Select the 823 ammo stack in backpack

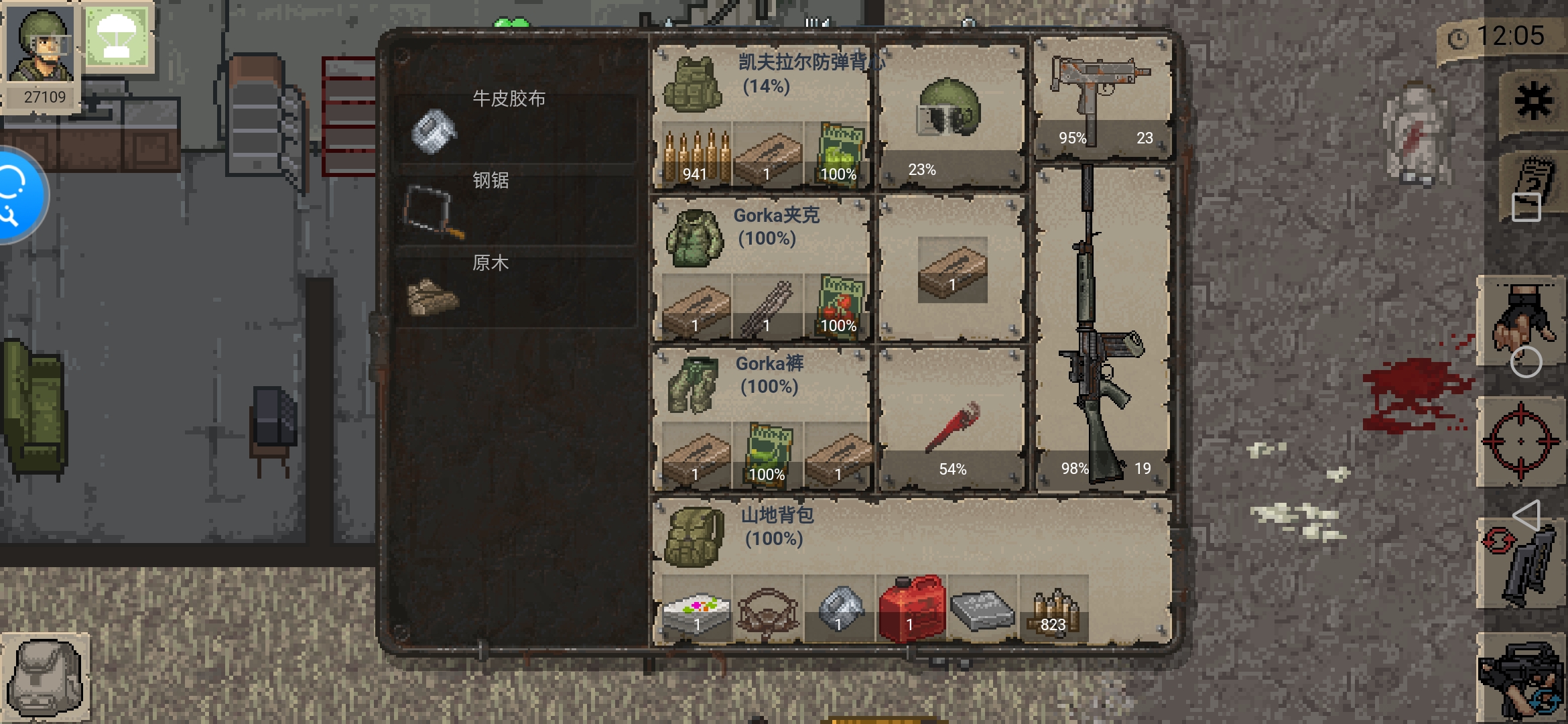[1053, 610]
